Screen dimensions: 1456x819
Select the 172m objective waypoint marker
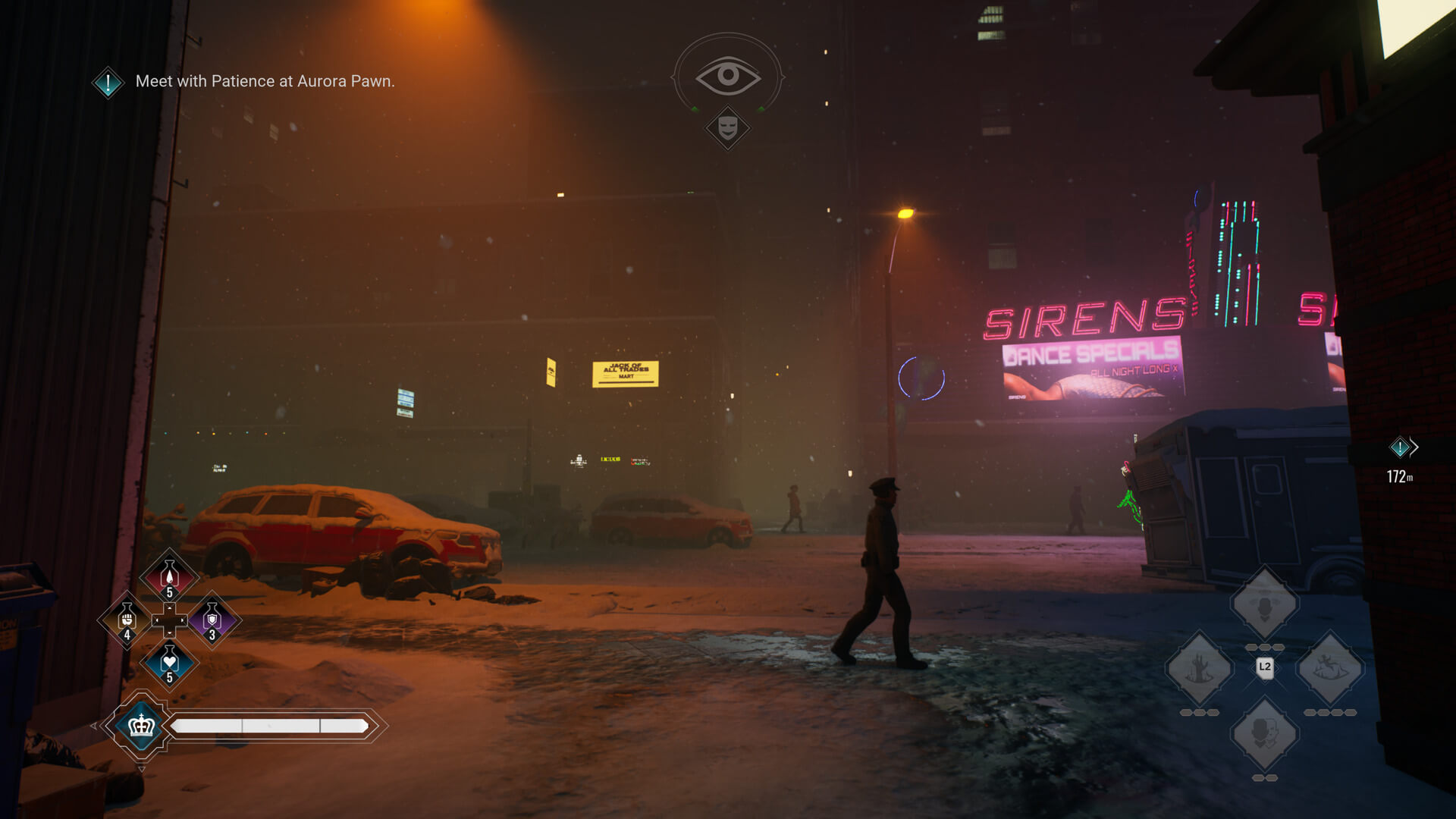pos(1400,447)
